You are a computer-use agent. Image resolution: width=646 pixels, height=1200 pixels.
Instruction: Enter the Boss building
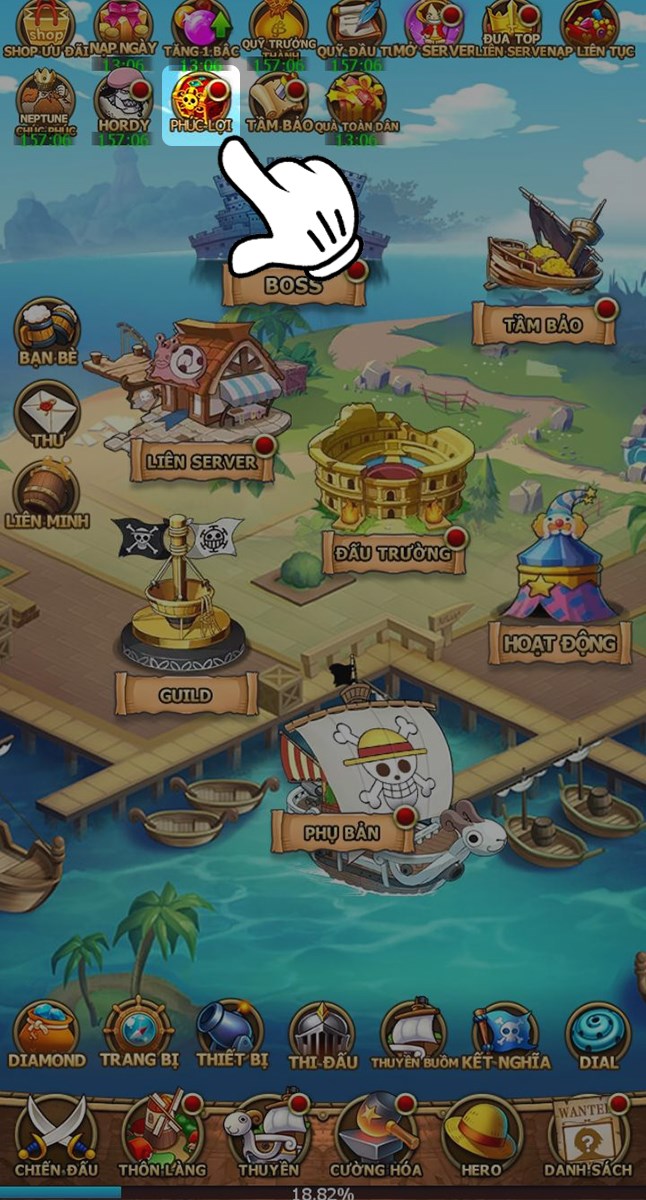(293, 285)
